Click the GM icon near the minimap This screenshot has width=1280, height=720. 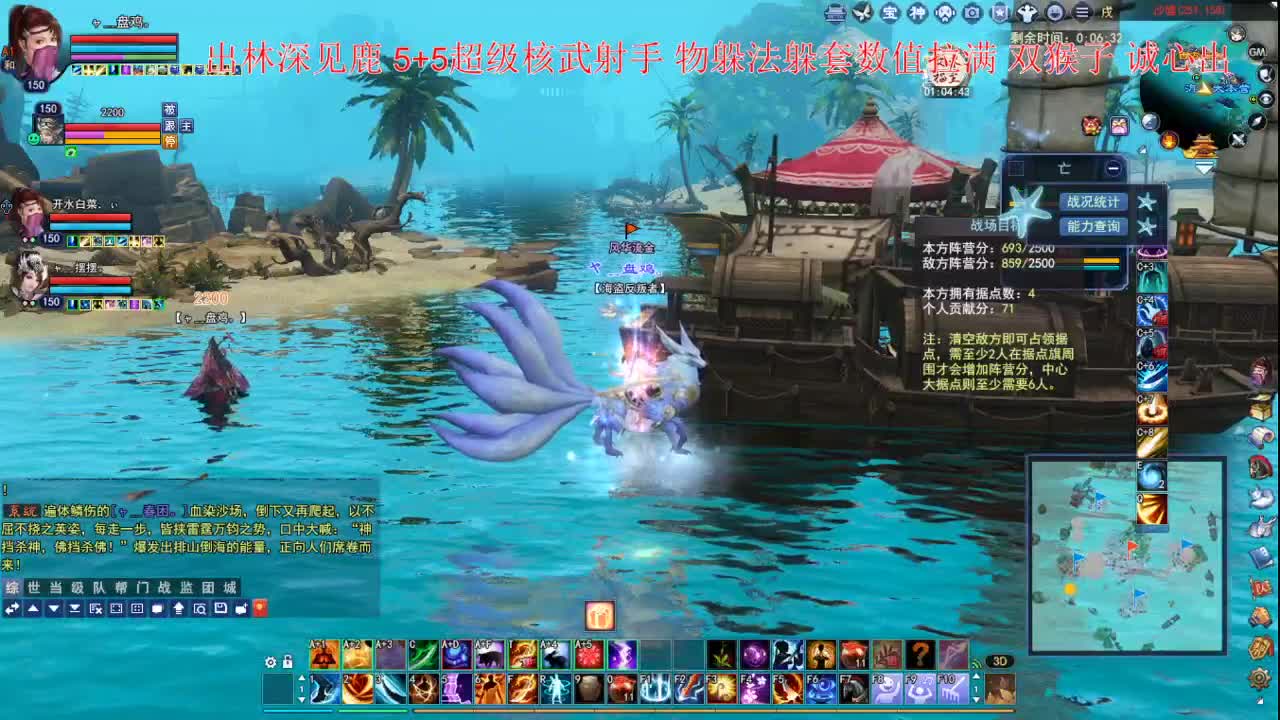tap(1257, 53)
